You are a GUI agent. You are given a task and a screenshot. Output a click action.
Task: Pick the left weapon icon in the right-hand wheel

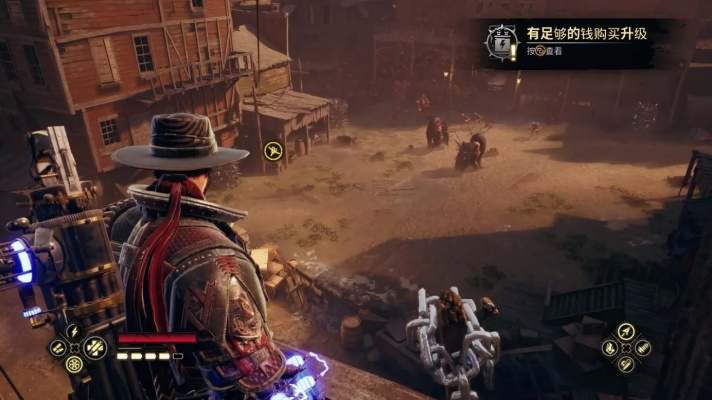610,347
